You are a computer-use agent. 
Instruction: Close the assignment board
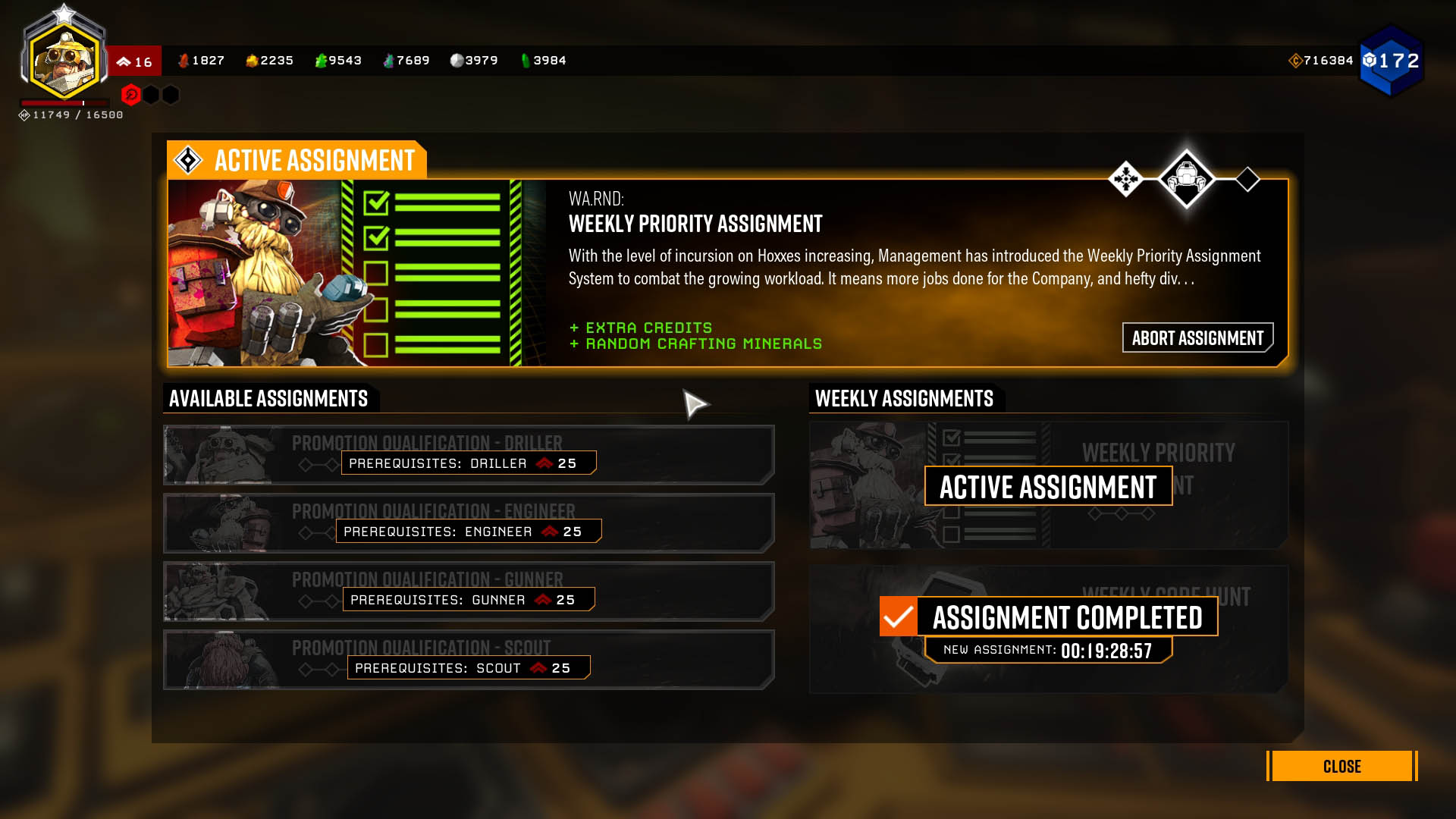(1341, 766)
